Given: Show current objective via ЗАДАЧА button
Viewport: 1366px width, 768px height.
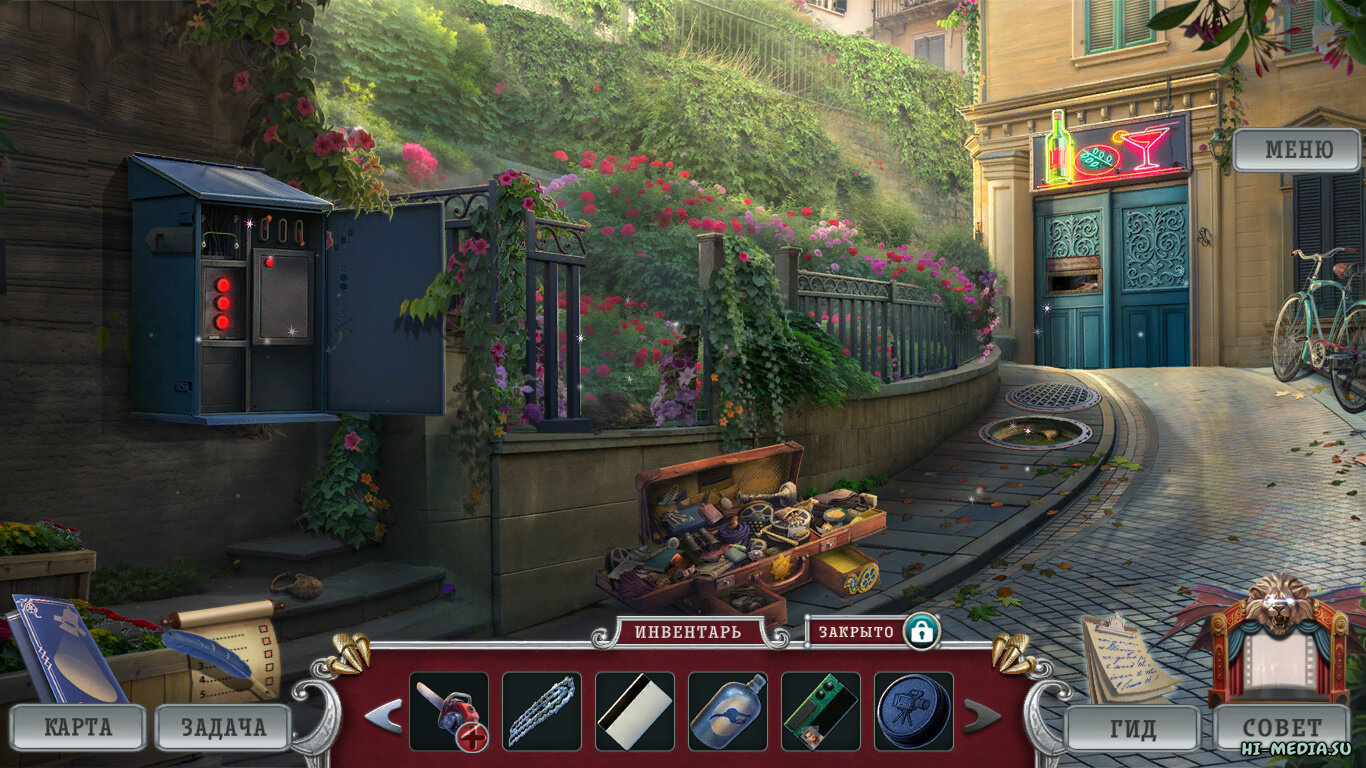Looking at the screenshot, I should pos(223,728).
